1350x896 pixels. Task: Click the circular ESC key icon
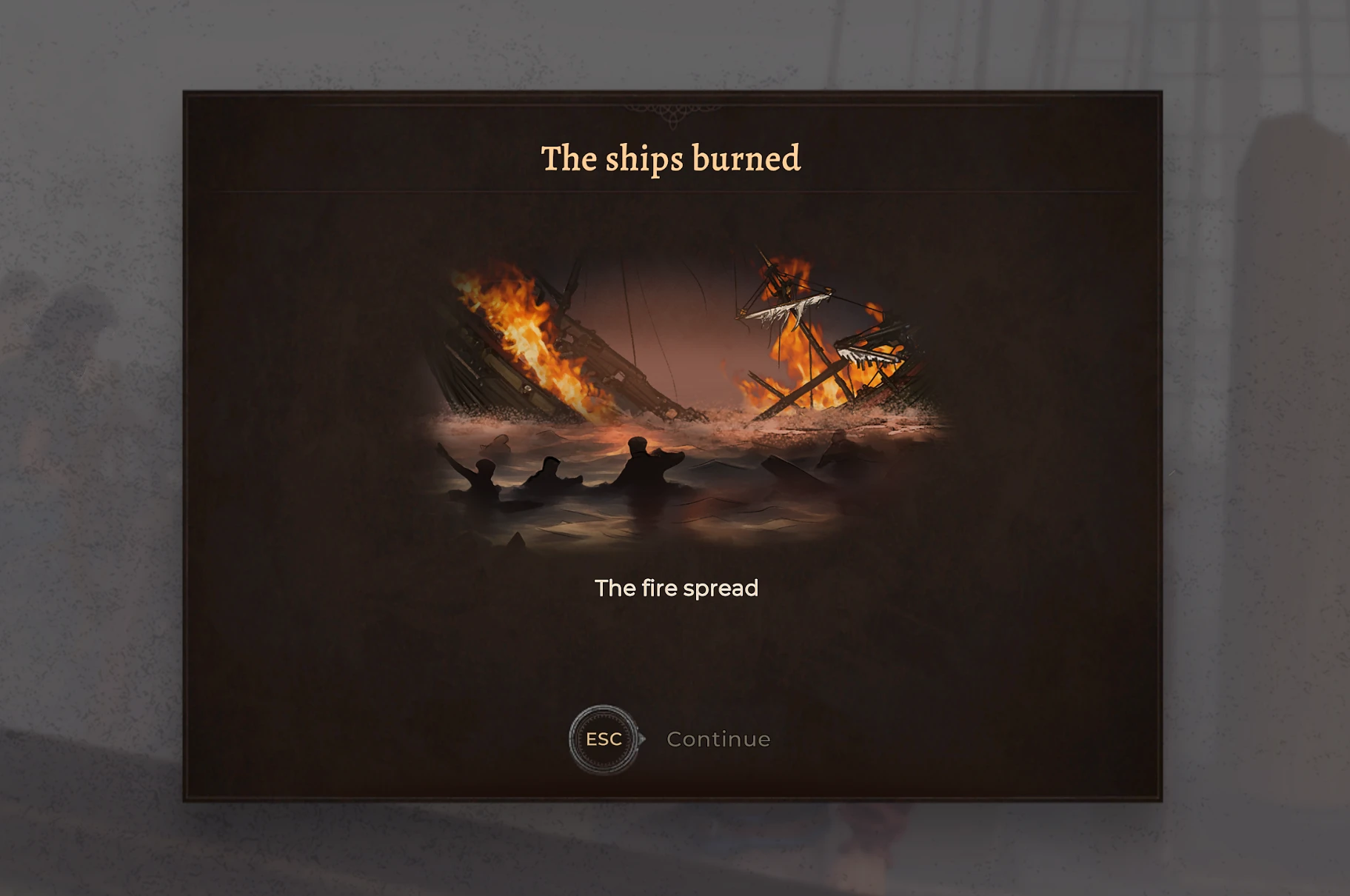coord(602,738)
